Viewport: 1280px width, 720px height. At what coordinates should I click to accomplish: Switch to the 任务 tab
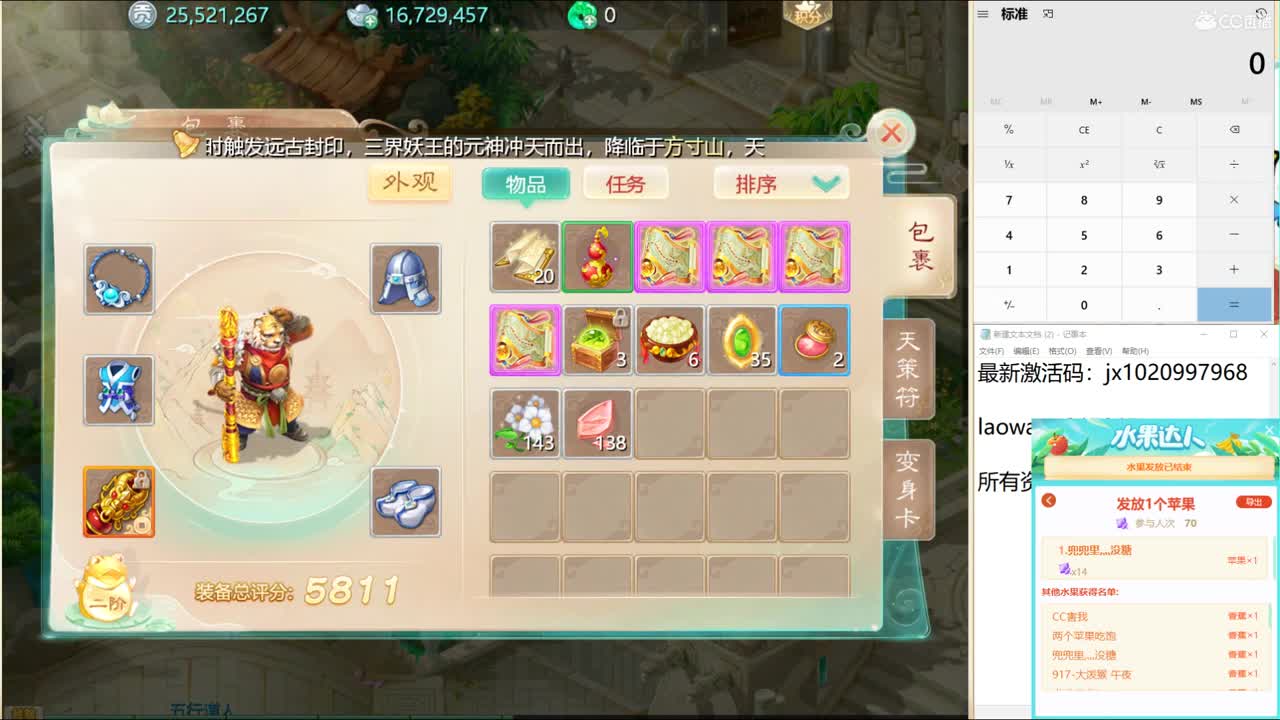point(626,183)
